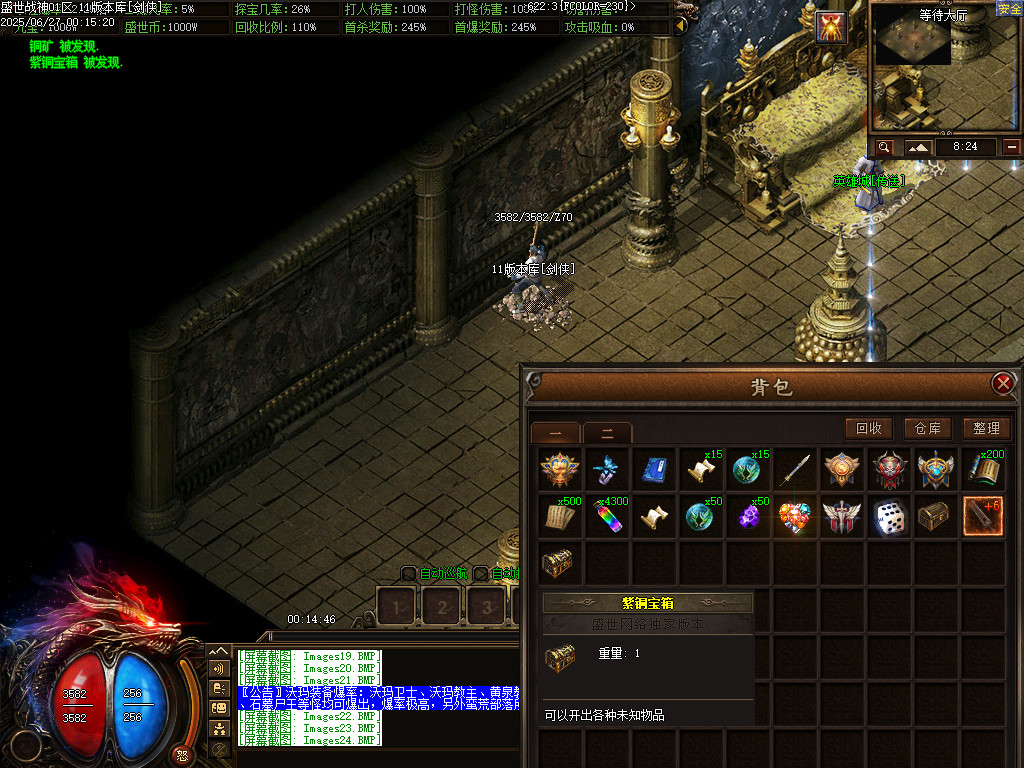The width and height of the screenshot is (1024, 768).
Task: Open the minimap's mountain map button
Action: (x=918, y=147)
